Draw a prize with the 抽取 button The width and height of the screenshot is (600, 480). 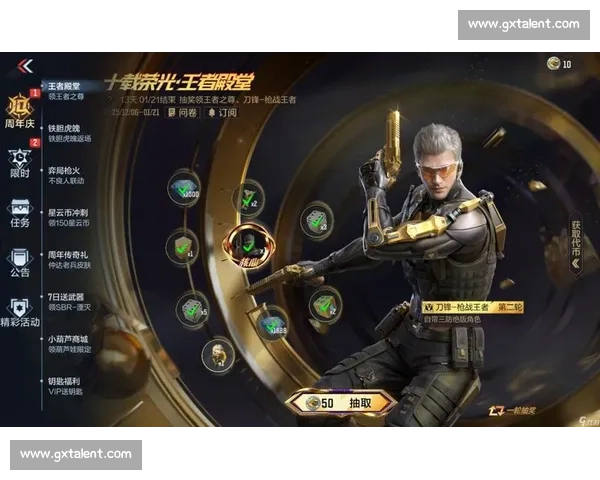coord(341,402)
